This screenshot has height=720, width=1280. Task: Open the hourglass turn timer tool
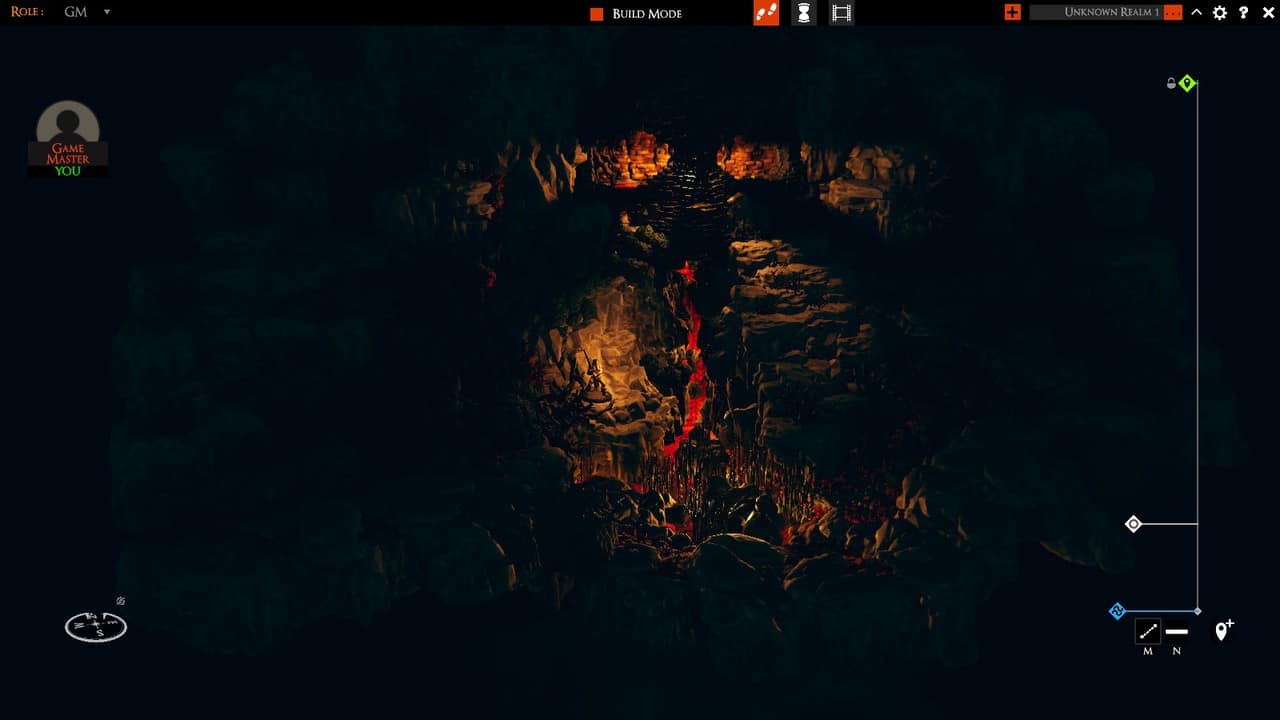tap(803, 13)
